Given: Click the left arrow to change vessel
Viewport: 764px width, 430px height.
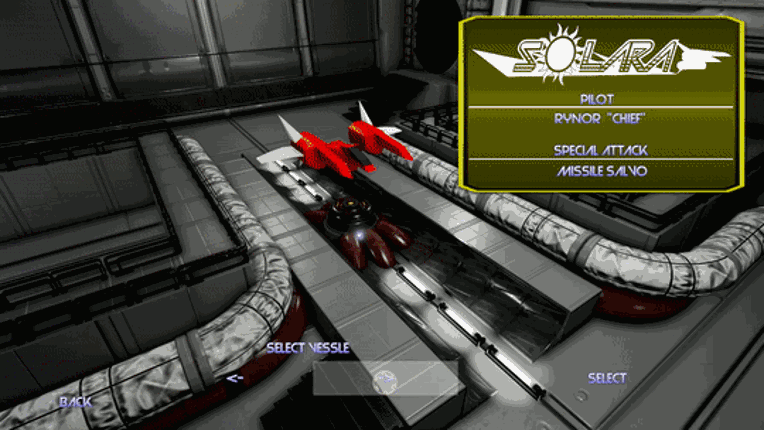Looking at the screenshot, I should tap(235, 378).
